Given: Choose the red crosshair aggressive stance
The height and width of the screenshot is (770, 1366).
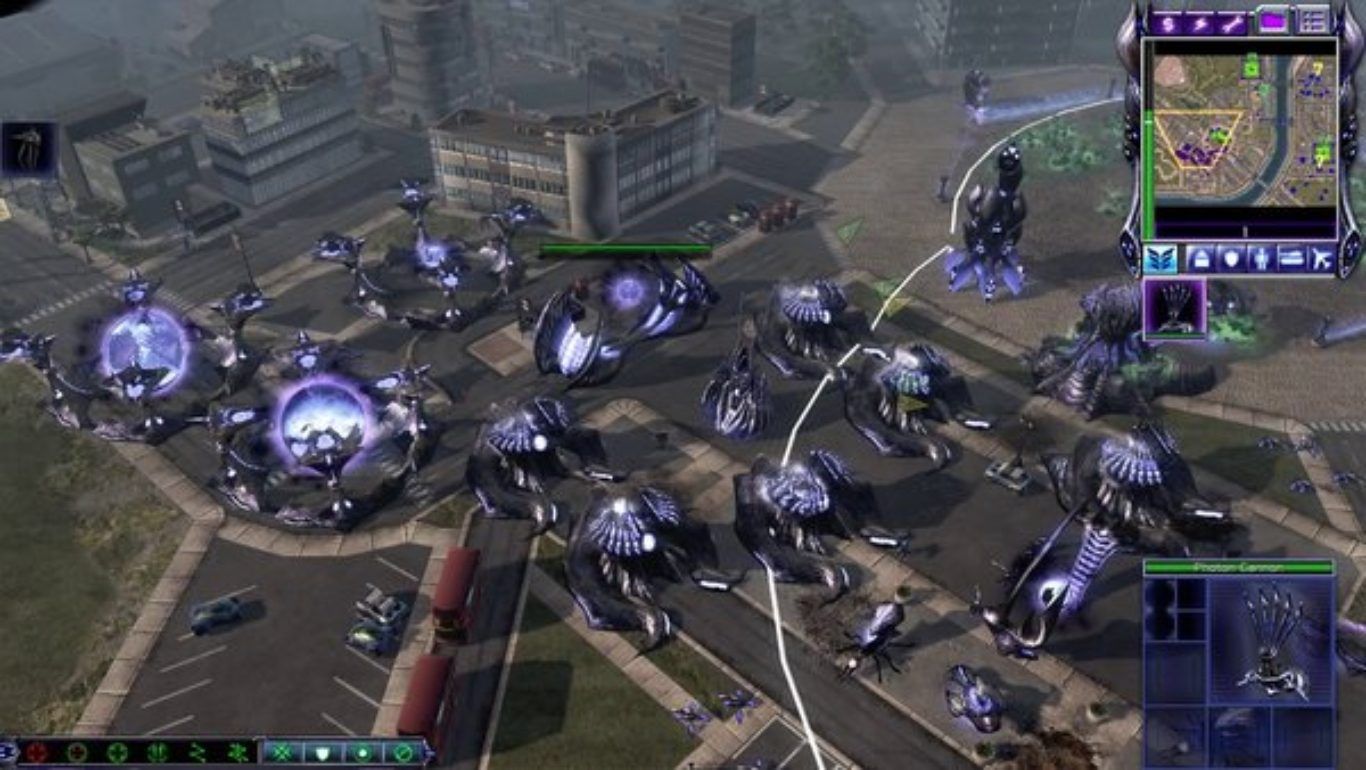Looking at the screenshot, I should pos(37,753).
